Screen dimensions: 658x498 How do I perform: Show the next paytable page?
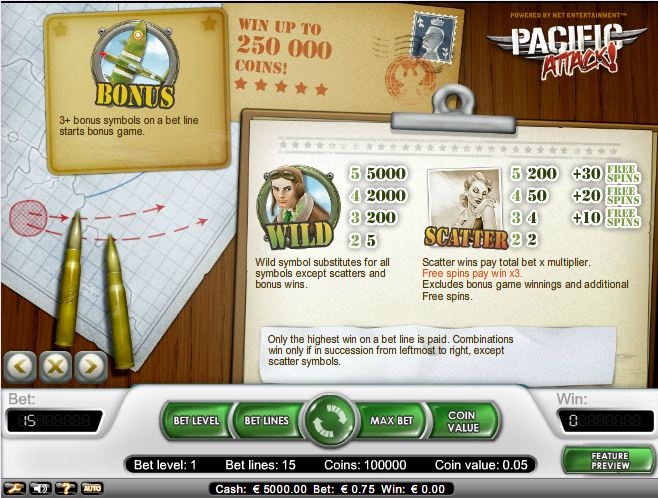click(90, 366)
